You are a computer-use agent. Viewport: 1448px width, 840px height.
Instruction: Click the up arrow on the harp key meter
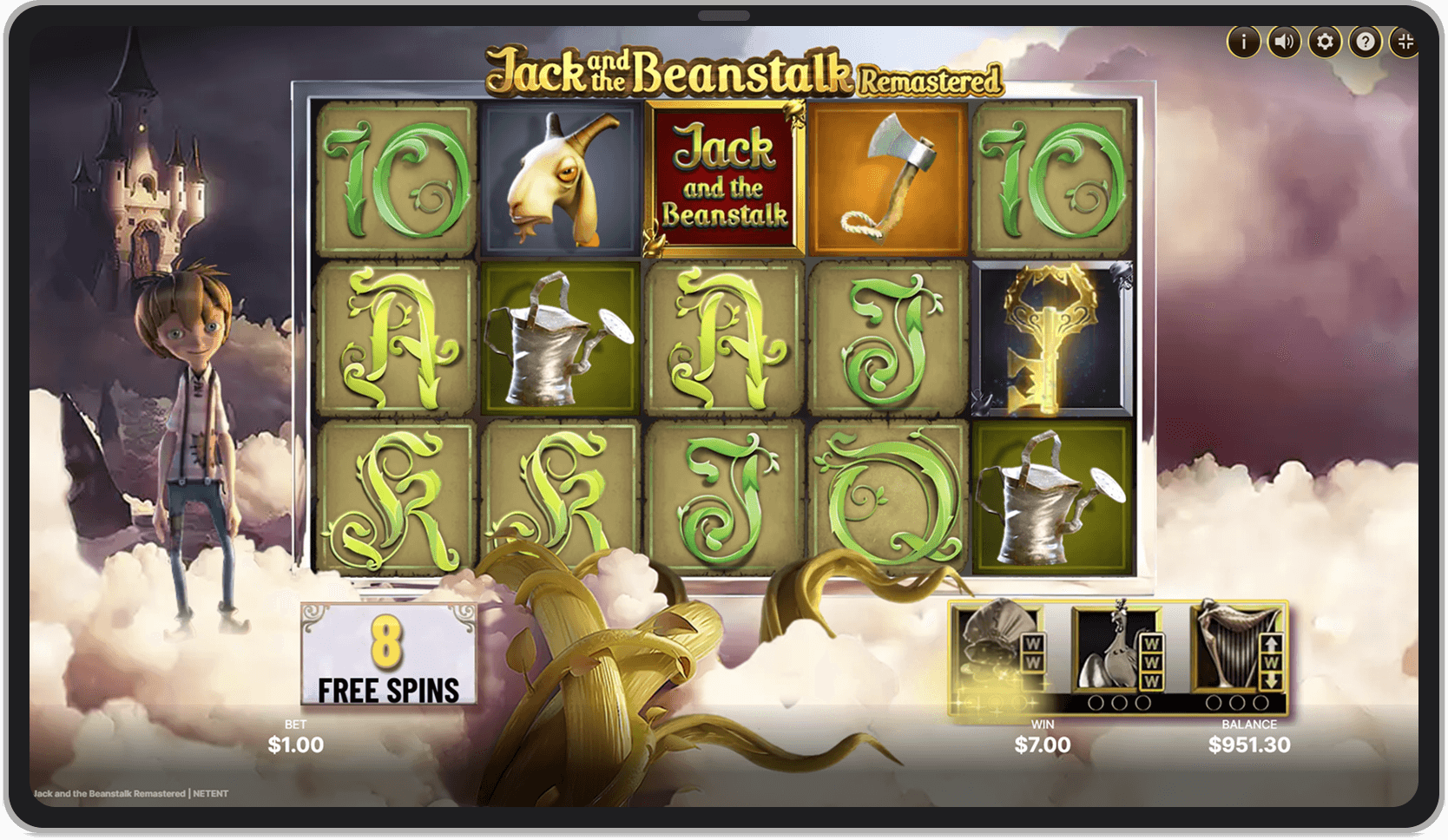1271,644
